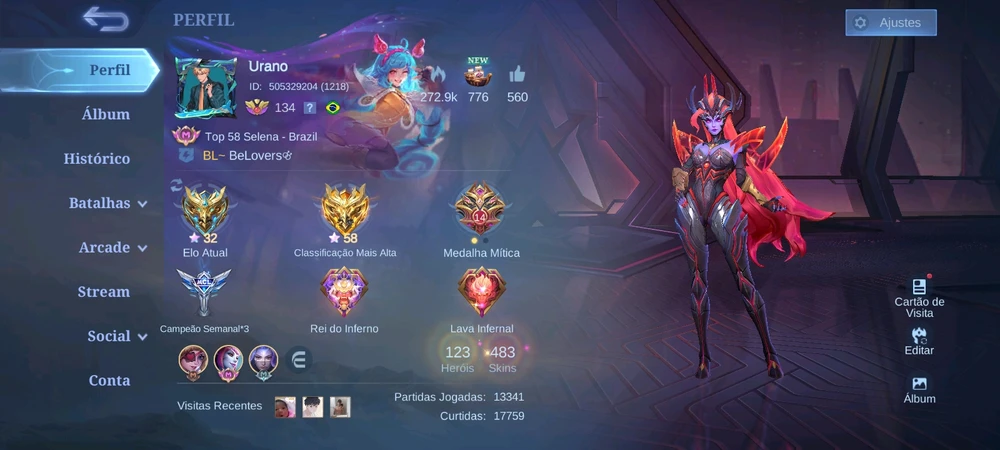This screenshot has width=1000, height=450.
Task: Inspect the Classificação Mais Alta badge
Action: click(345, 210)
